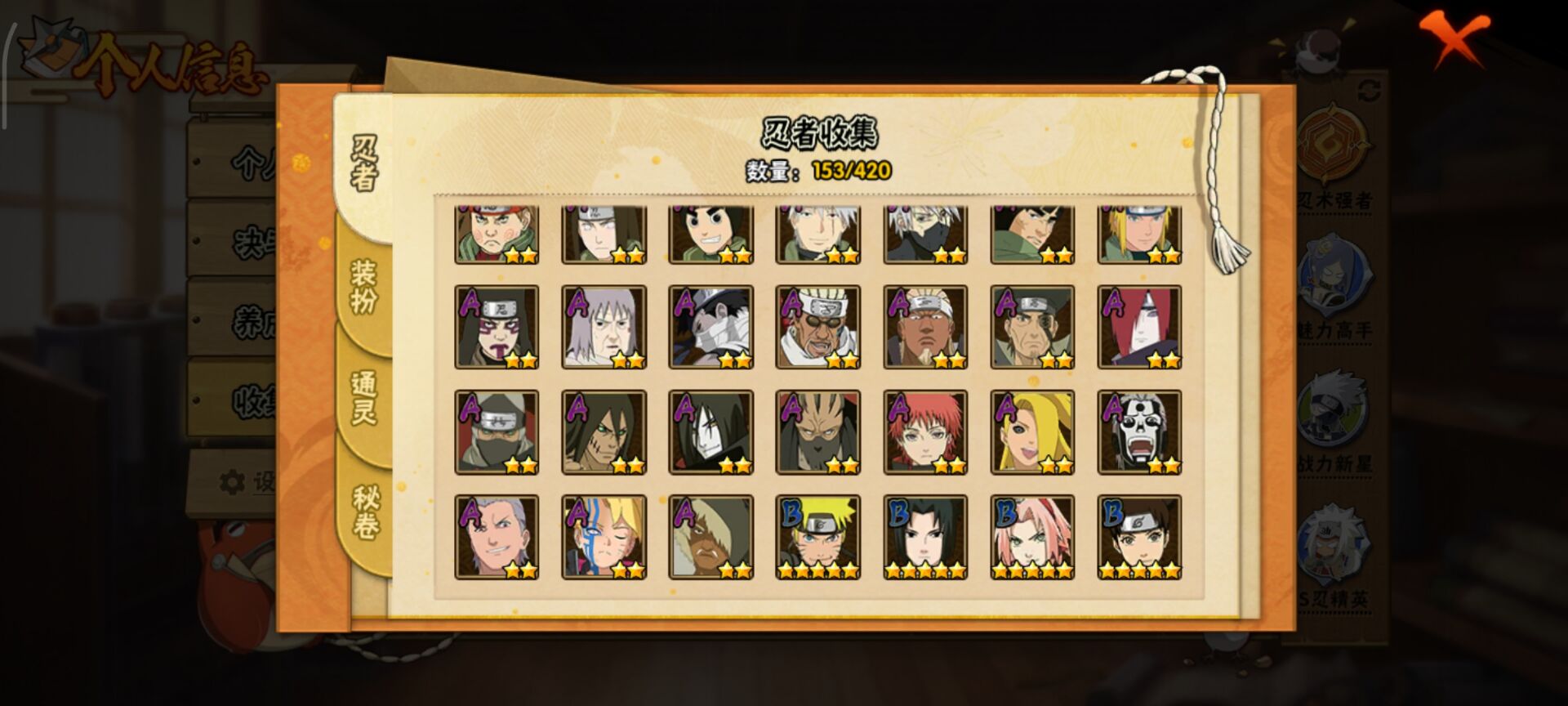Switch to the 忍者 tab

[x=363, y=164]
